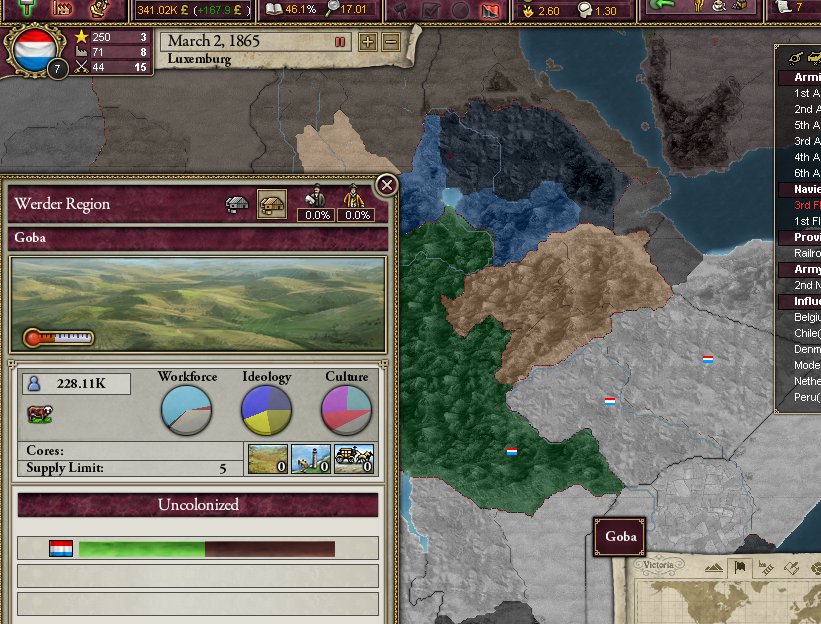Click the Ideology pie chart
Image resolution: width=821 pixels, height=624 pixels.
(266, 410)
